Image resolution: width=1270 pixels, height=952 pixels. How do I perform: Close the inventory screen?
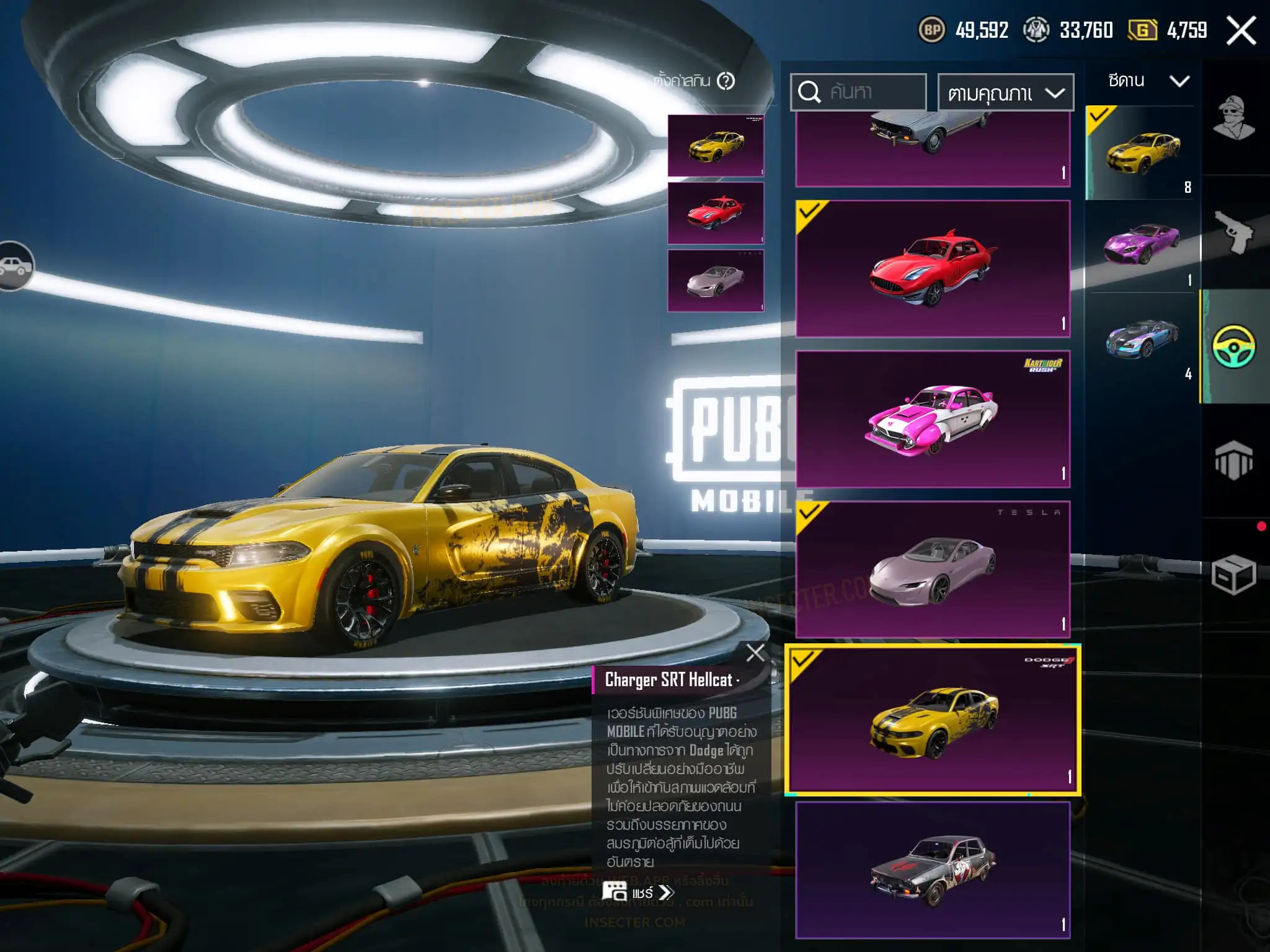[1241, 30]
